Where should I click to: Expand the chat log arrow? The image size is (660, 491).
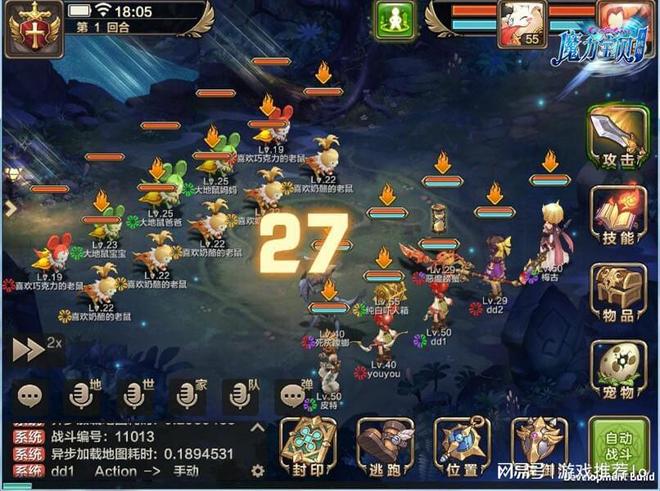(256, 427)
